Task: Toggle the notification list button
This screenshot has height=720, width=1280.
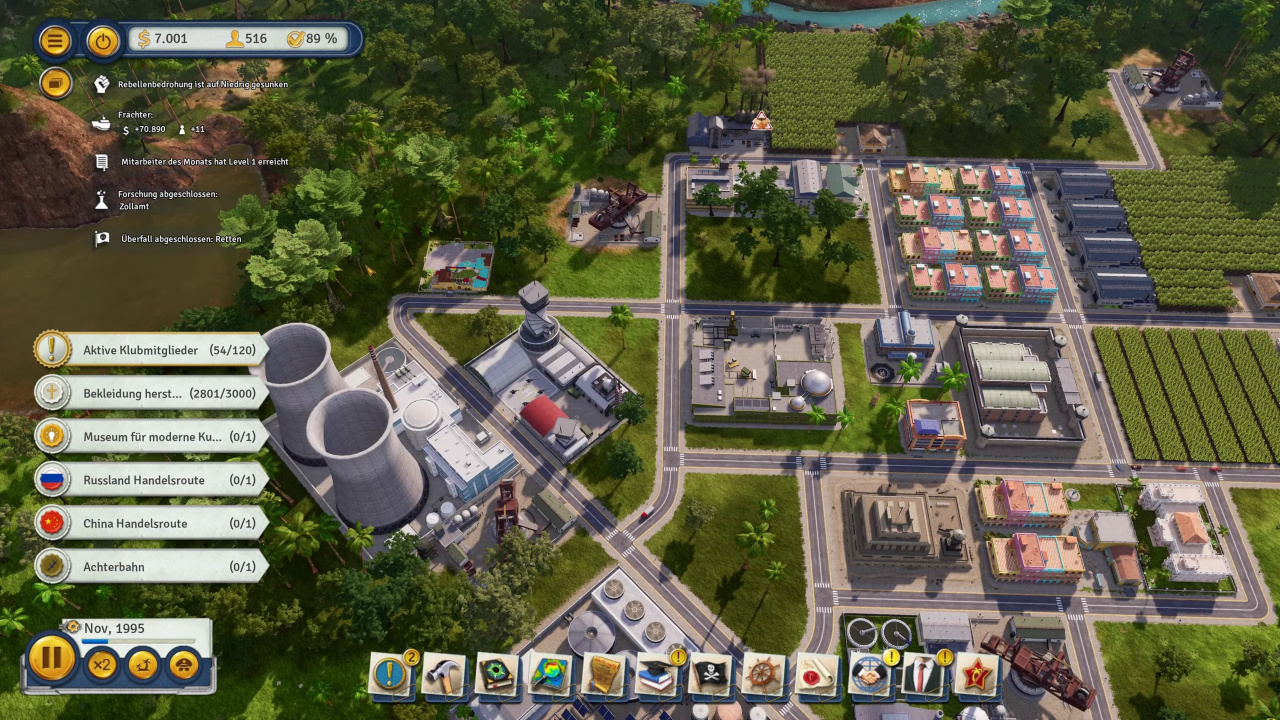Action: tap(56, 83)
